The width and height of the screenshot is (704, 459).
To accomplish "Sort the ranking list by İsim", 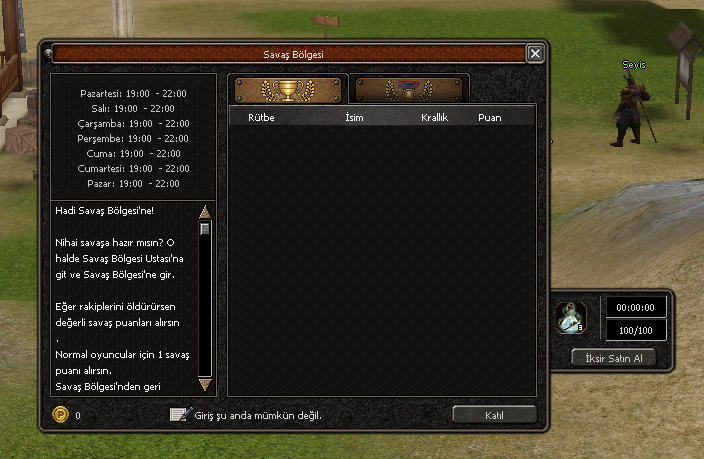I will [352, 118].
